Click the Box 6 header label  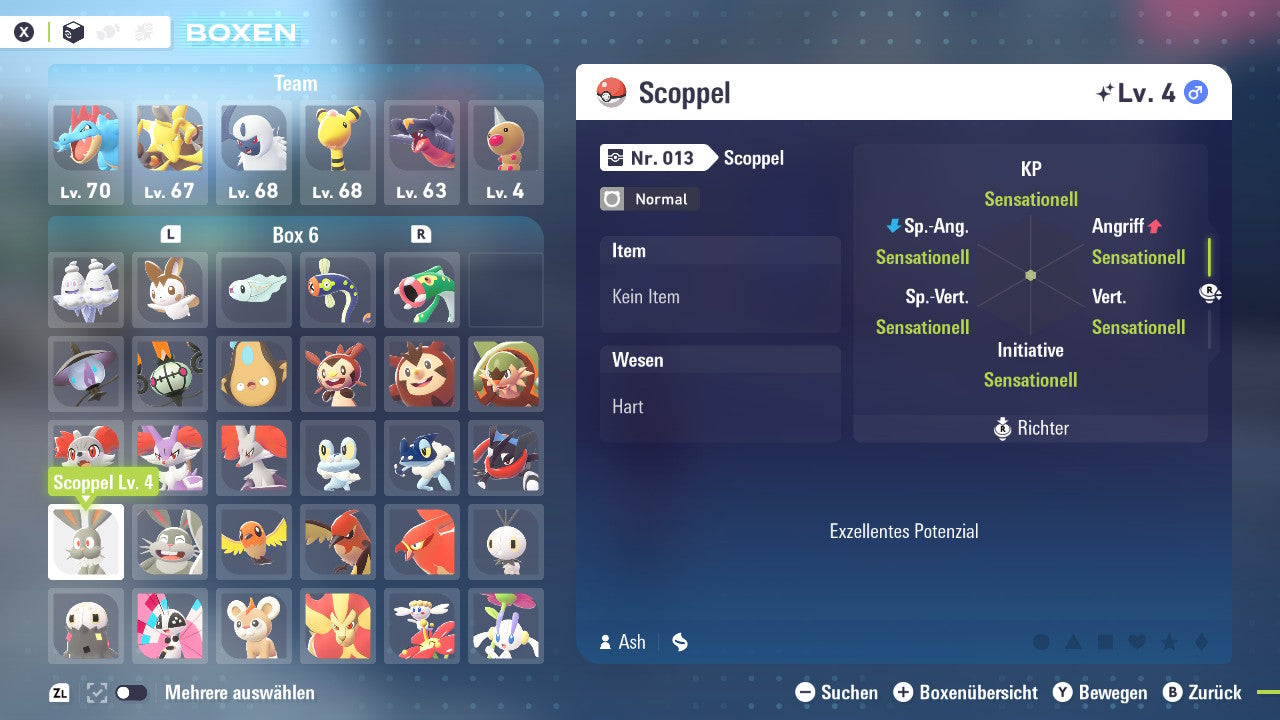[x=296, y=235]
